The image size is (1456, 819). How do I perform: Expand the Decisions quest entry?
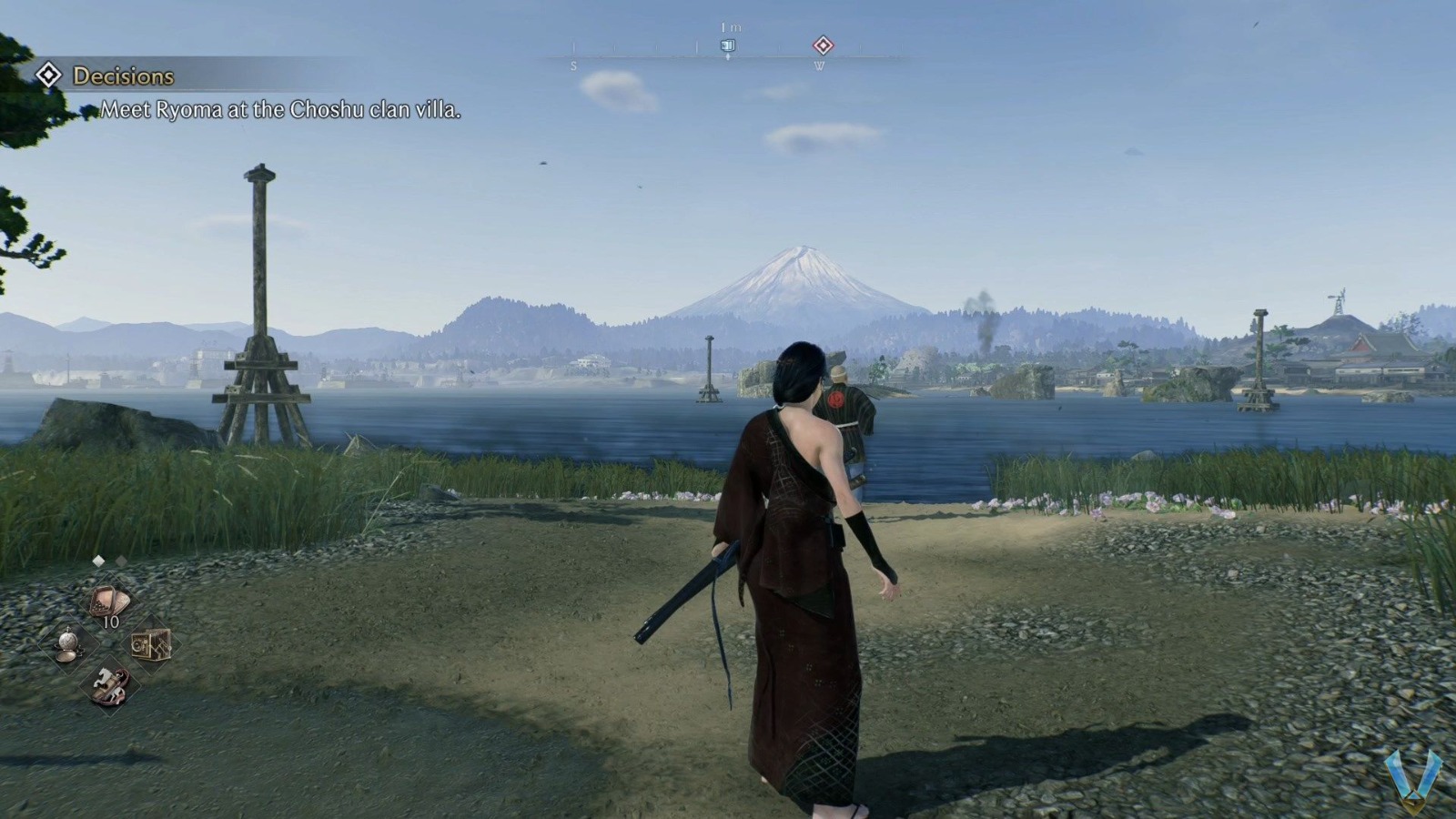(123, 76)
